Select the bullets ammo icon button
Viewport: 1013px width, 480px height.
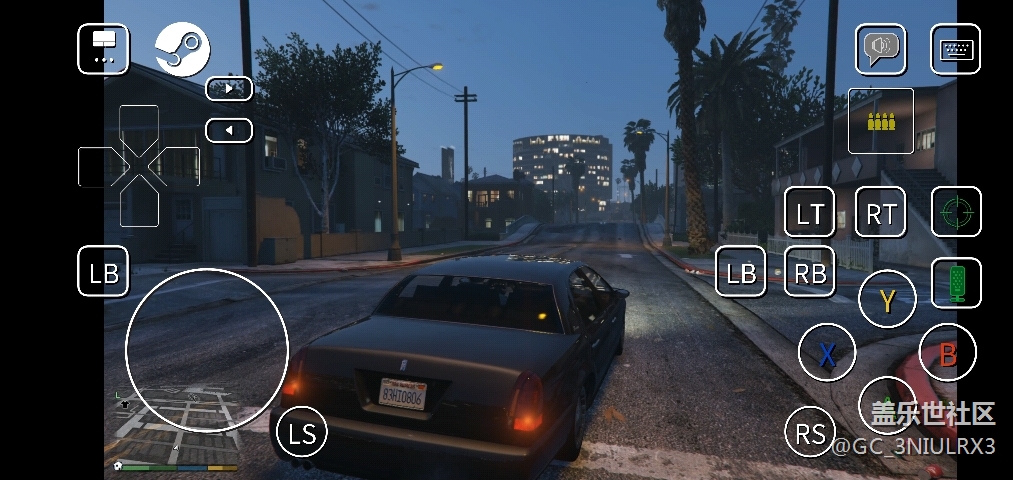880,121
